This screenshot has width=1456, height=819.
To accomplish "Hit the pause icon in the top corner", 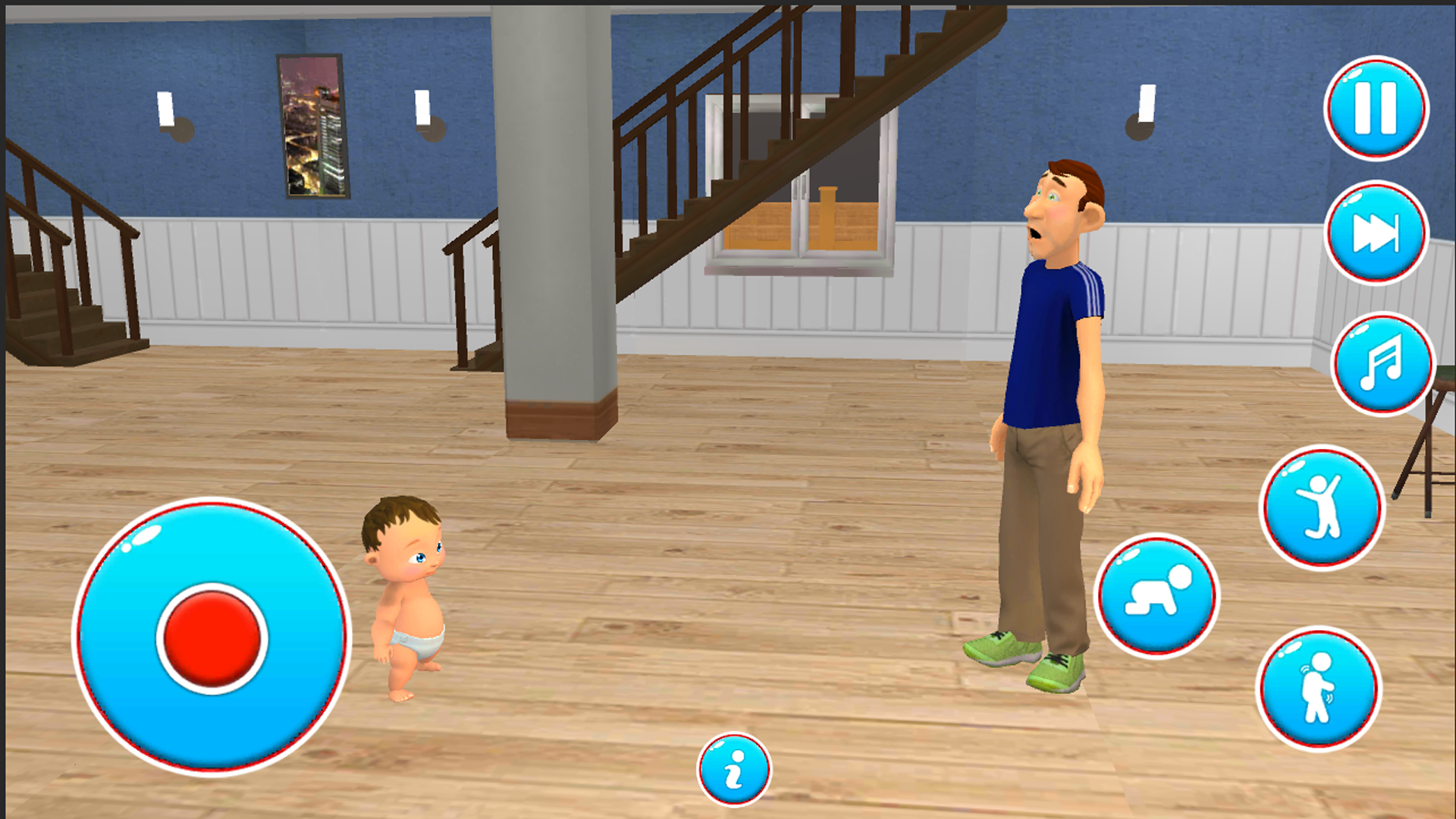I will pyautogui.click(x=1375, y=108).
